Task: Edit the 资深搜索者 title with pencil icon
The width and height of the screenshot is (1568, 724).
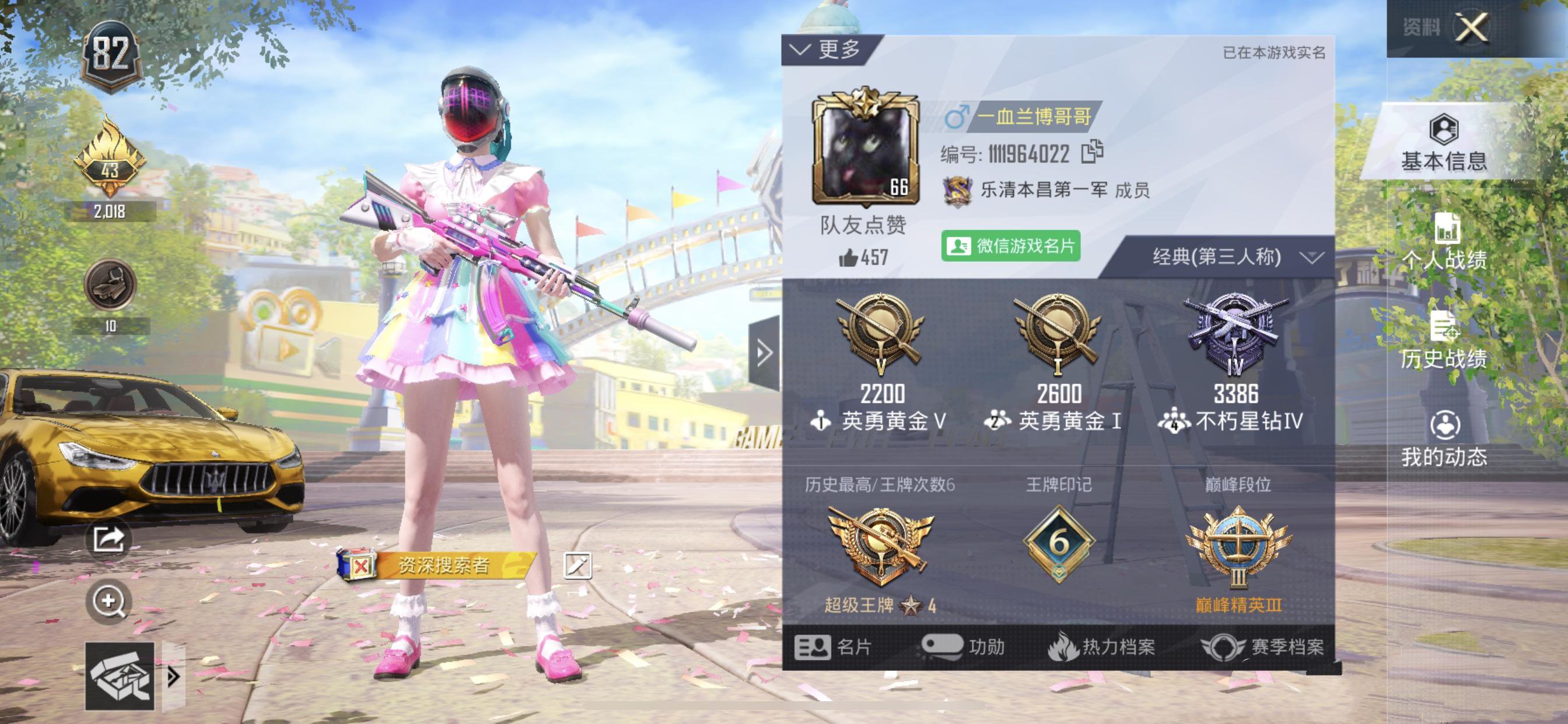Action: point(577,566)
